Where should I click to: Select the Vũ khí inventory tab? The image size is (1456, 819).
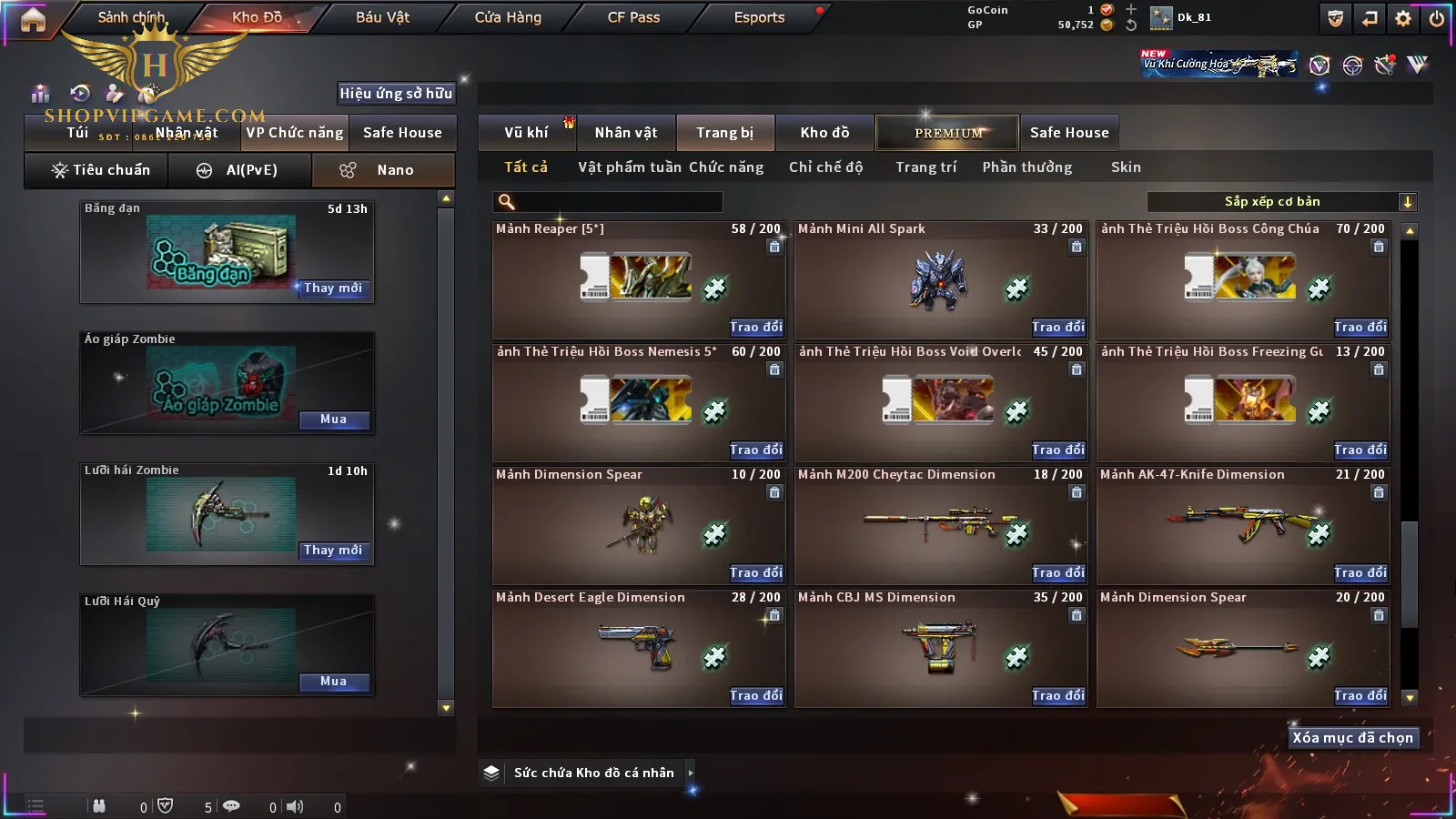(x=526, y=133)
